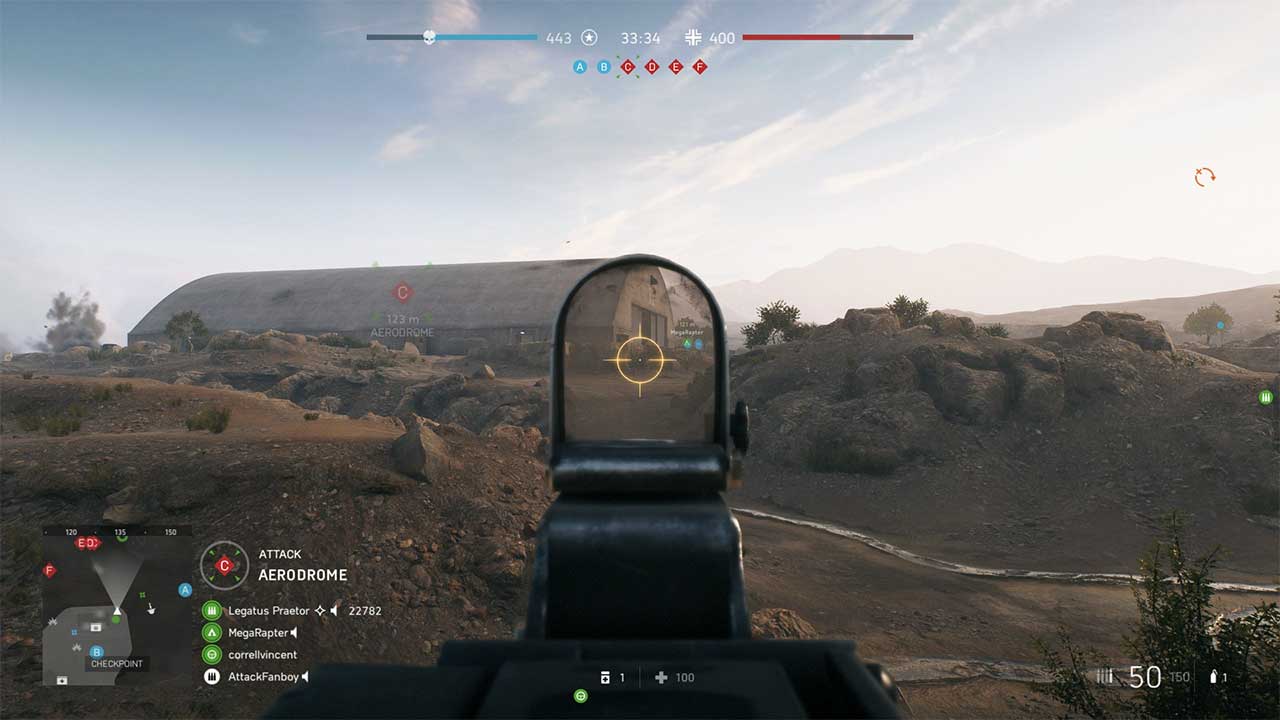The image size is (1280, 720).
Task: Mute AttackFanboy's speaker icon
Action: (x=303, y=675)
